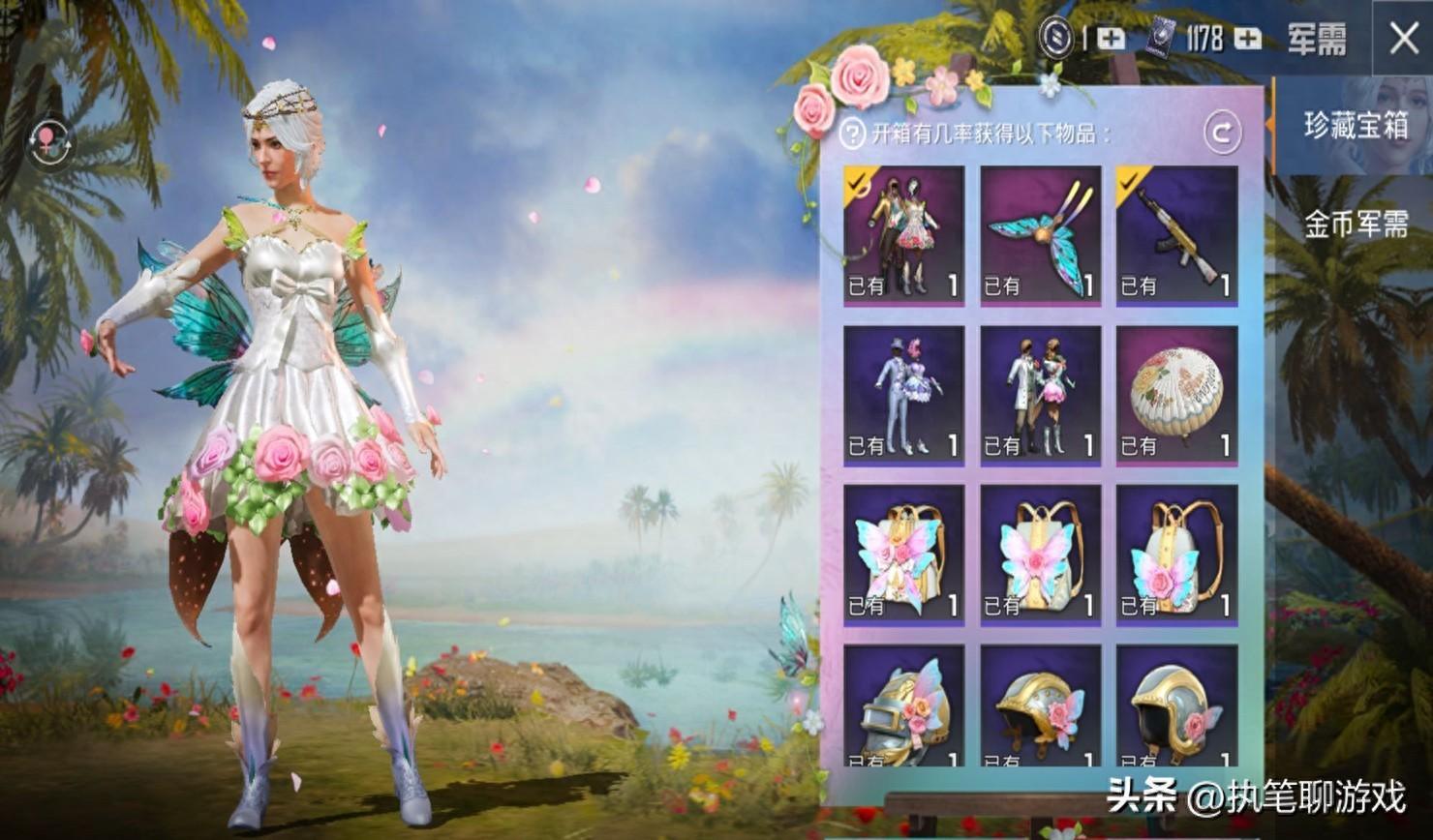This screenshot has height=840, width=1433.
Task: Select the white coat couple outfit
Action: (x=1041, y=395)
